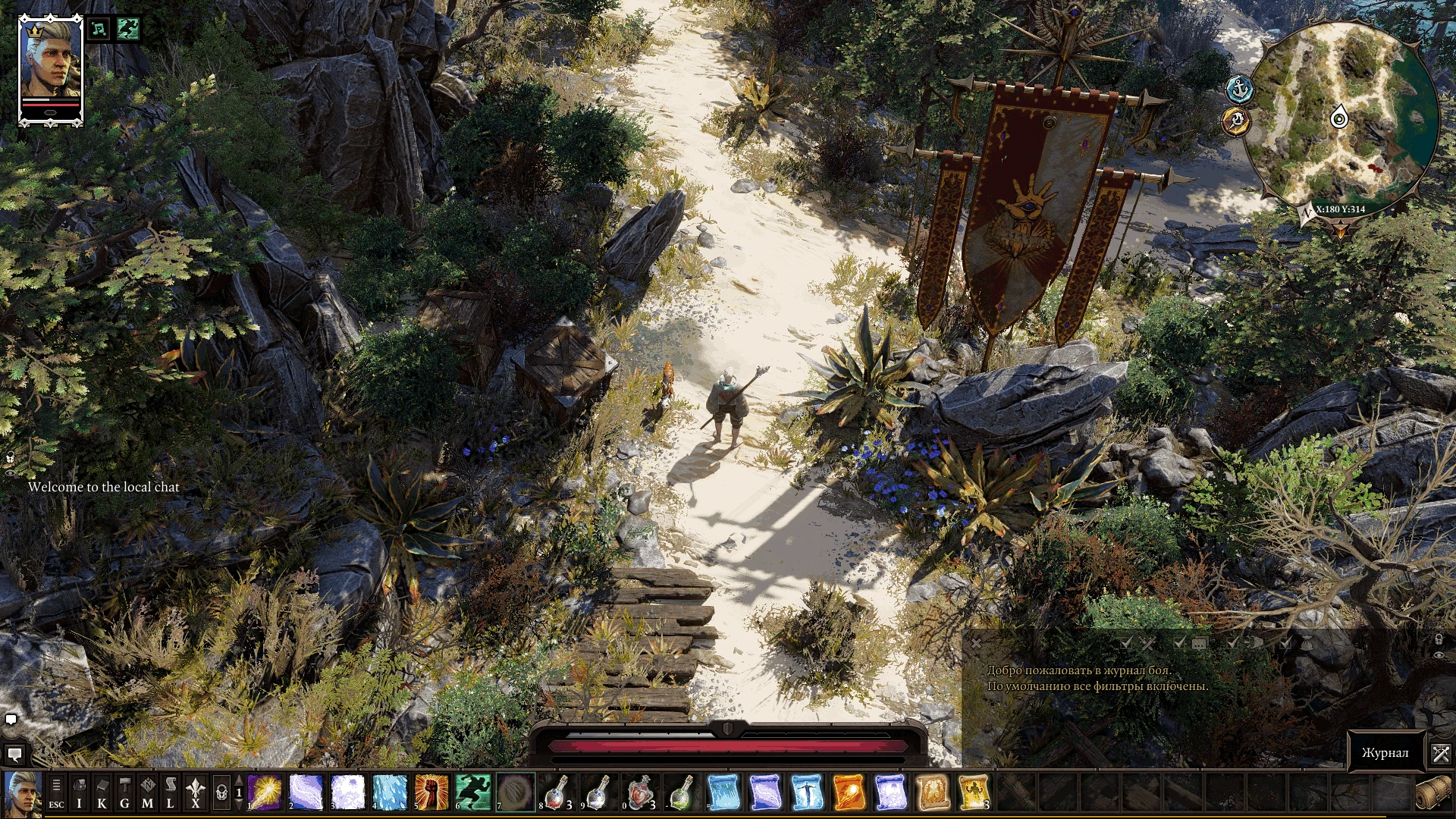Open the inventory with the backpack icon
Screen dimensions: 1456x819
(79, 792)
